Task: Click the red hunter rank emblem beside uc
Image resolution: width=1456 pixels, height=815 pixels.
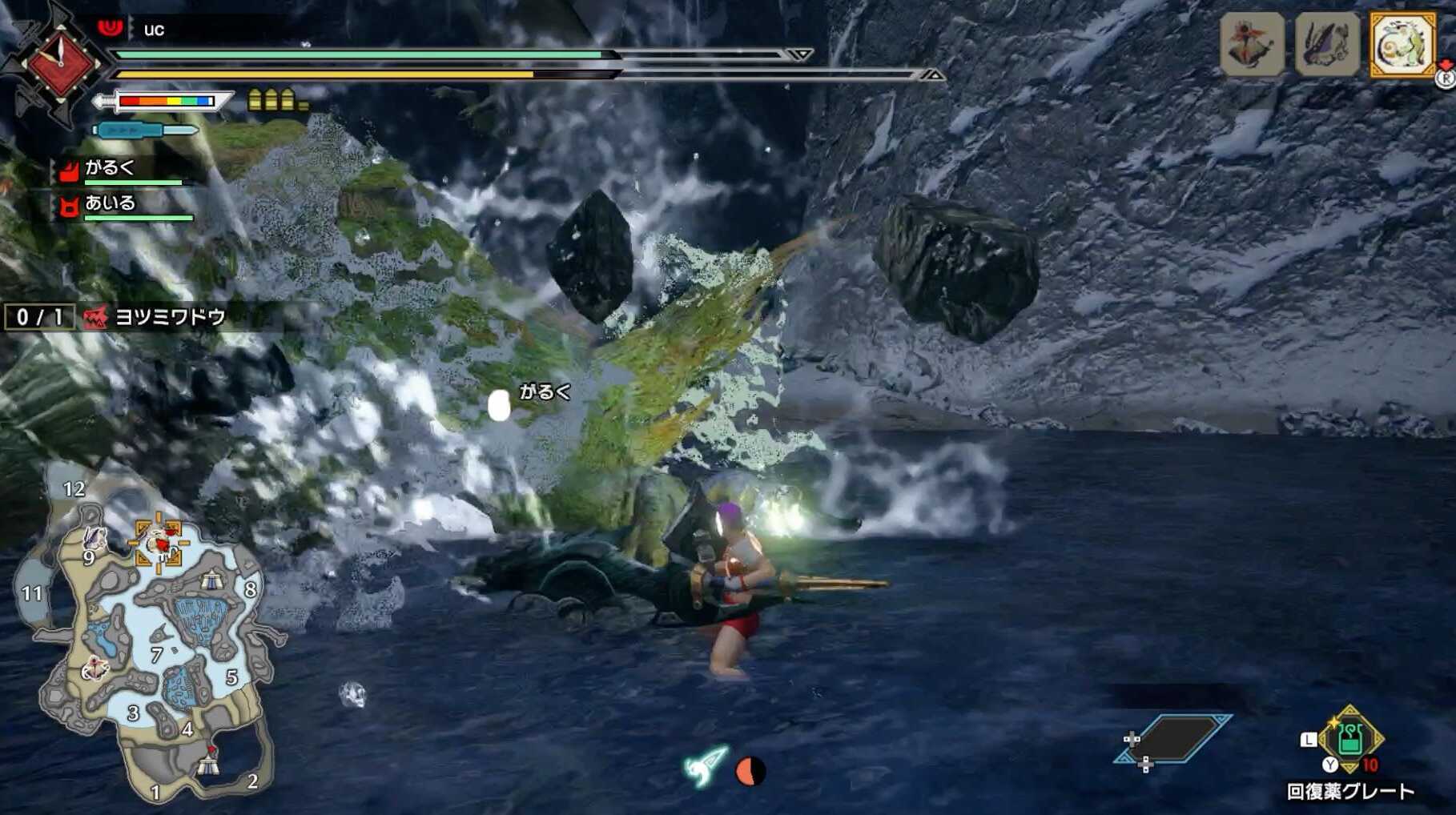Action: tap(110, 28)
